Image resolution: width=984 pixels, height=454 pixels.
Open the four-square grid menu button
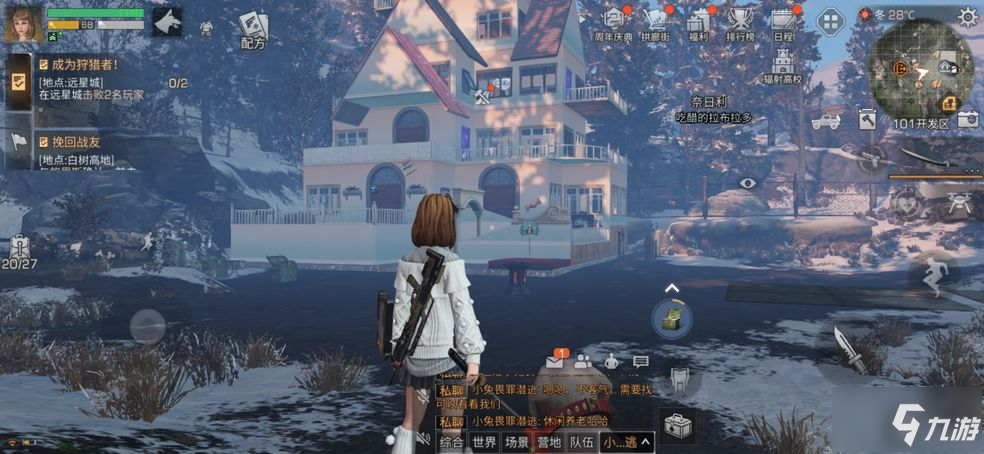[831, 20]
